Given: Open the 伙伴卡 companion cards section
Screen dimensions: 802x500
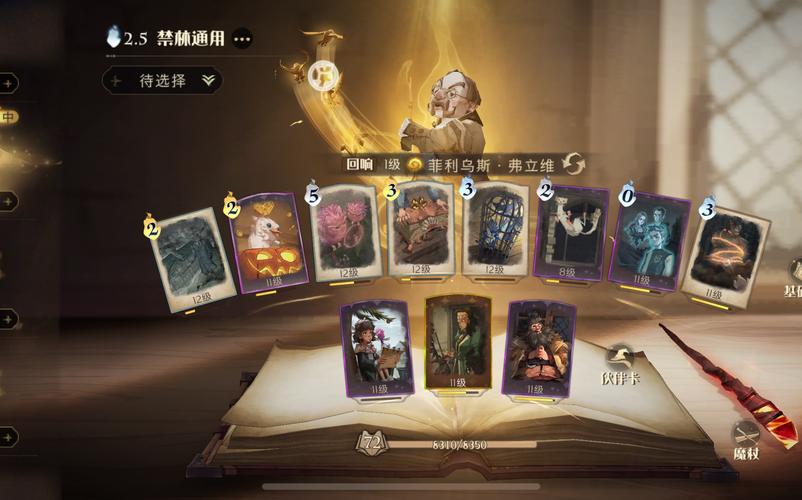Looking at the screenshot, I should [x=620, y=363].
